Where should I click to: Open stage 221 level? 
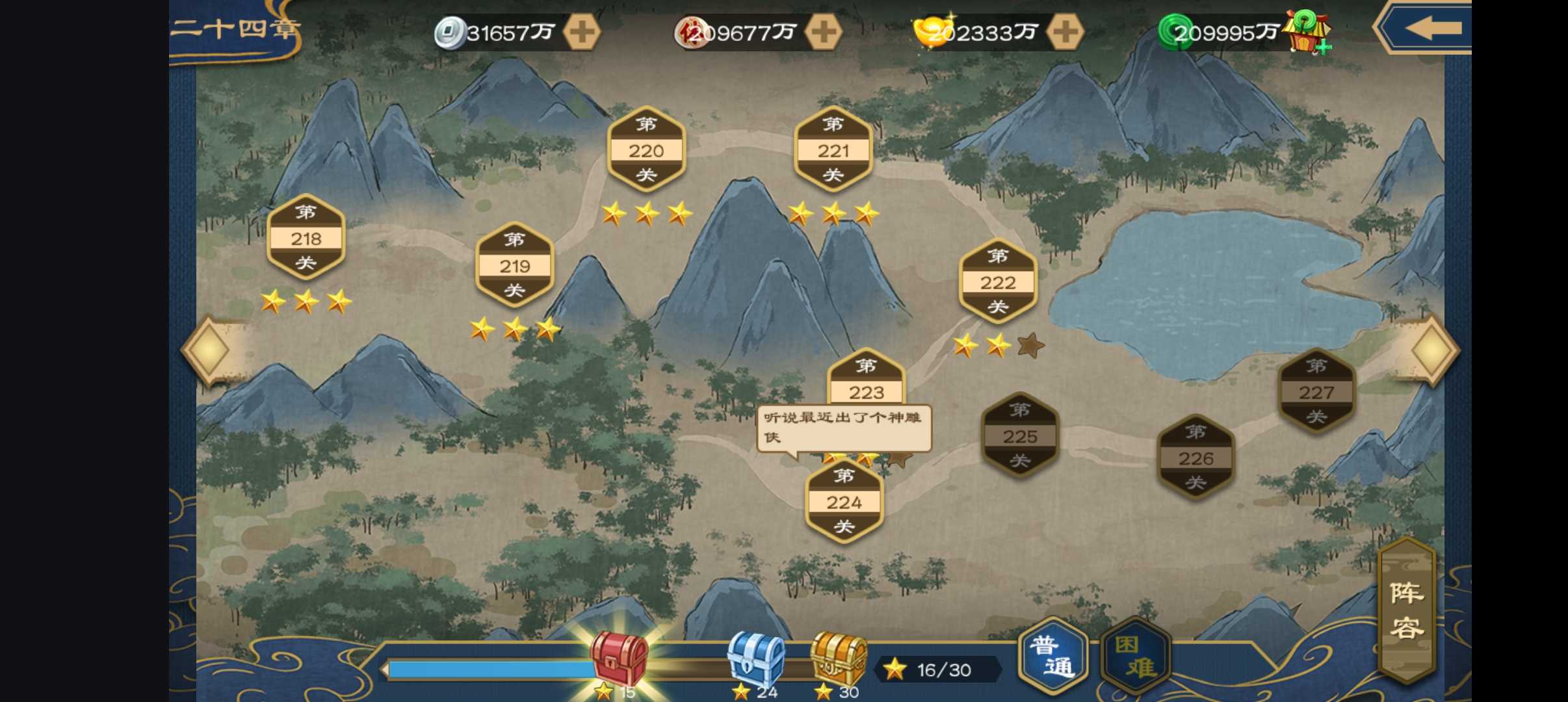[x=833, y=150]
